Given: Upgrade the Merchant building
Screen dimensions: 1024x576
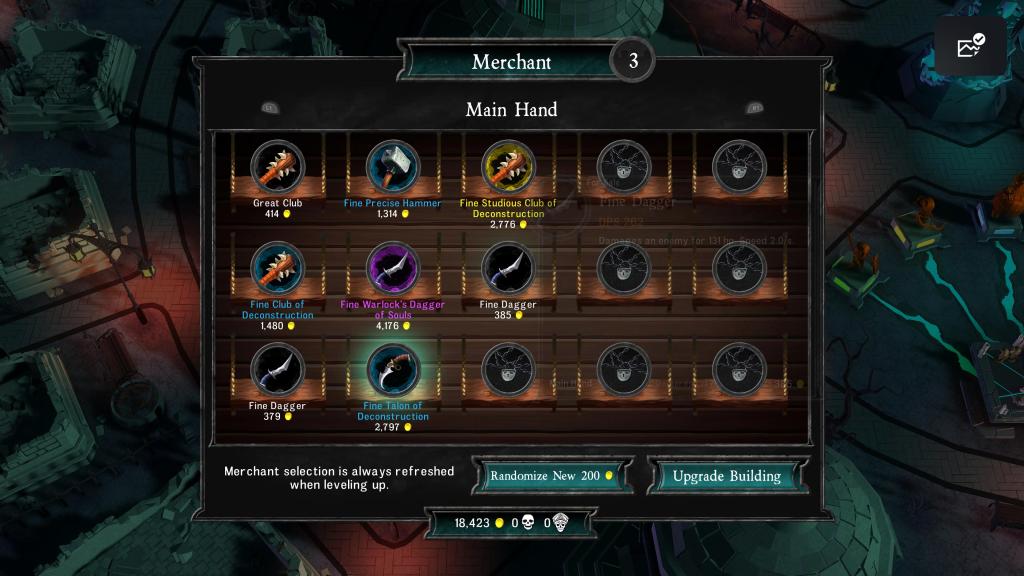Looking at the screenshot, I should pos(726,476).
